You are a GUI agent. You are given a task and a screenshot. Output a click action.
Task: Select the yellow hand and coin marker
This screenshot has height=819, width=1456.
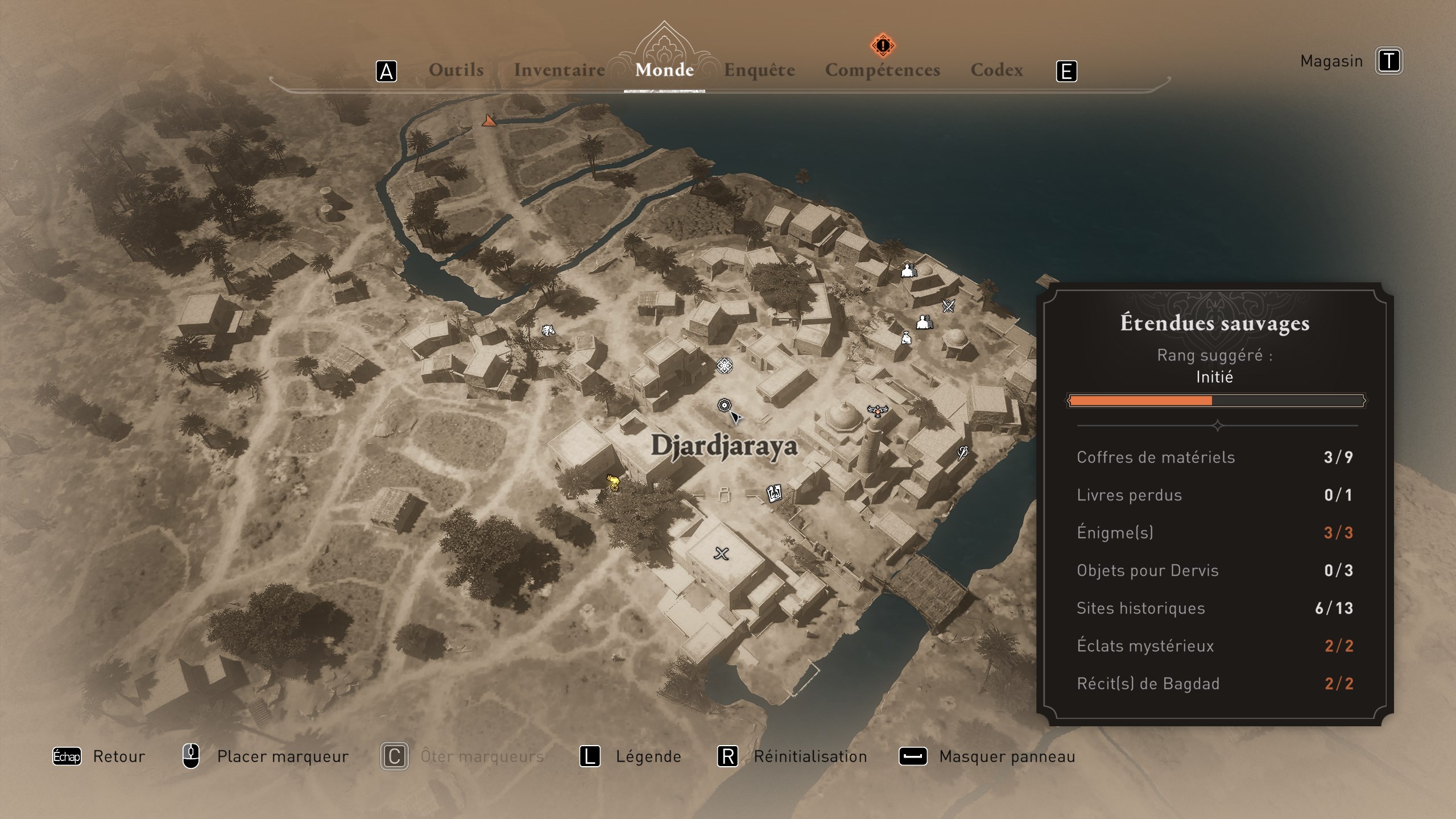(x=613, y=483)
